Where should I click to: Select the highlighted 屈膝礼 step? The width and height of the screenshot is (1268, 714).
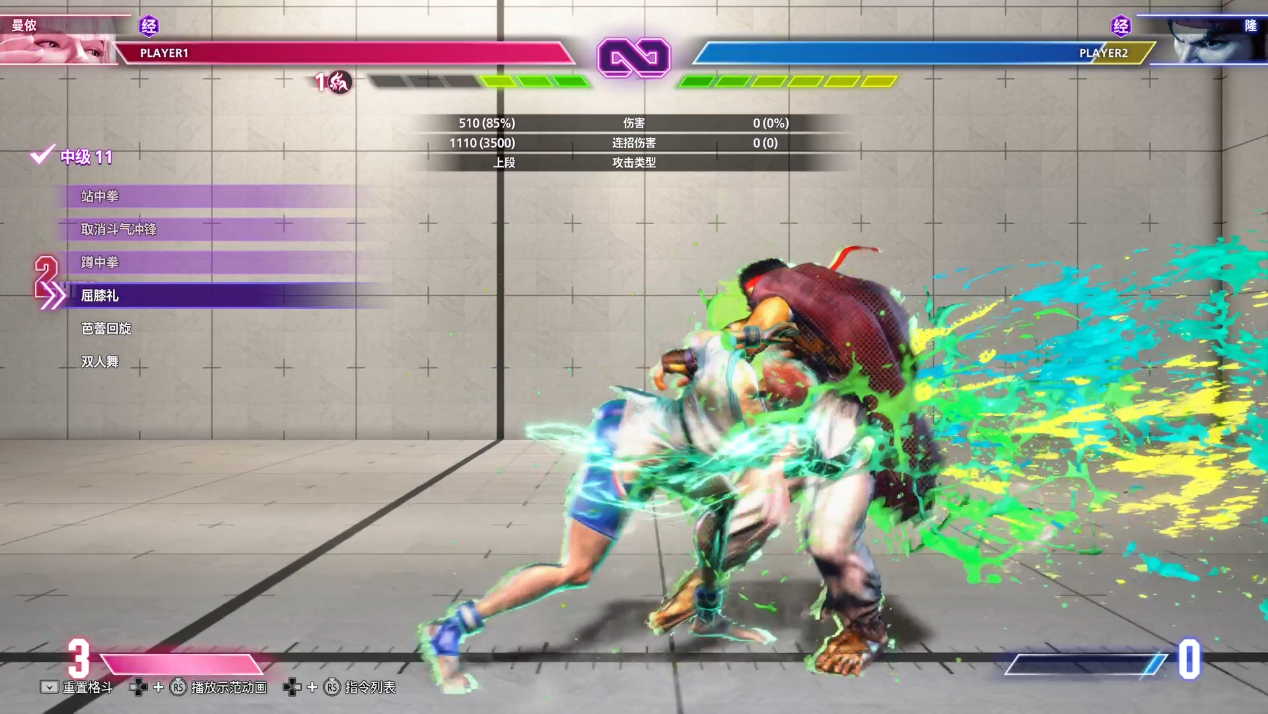[100, 296]
